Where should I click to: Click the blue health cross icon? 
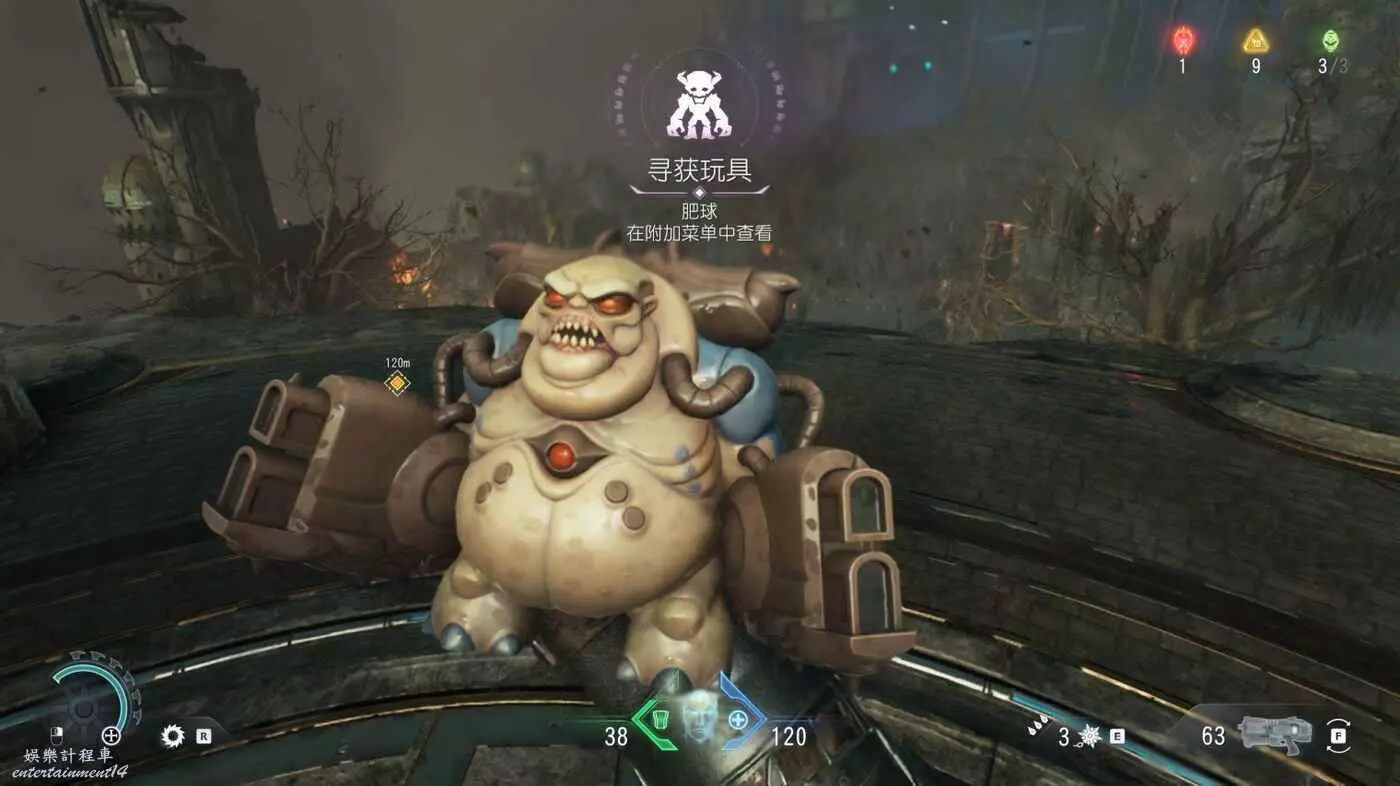point(738,718)
